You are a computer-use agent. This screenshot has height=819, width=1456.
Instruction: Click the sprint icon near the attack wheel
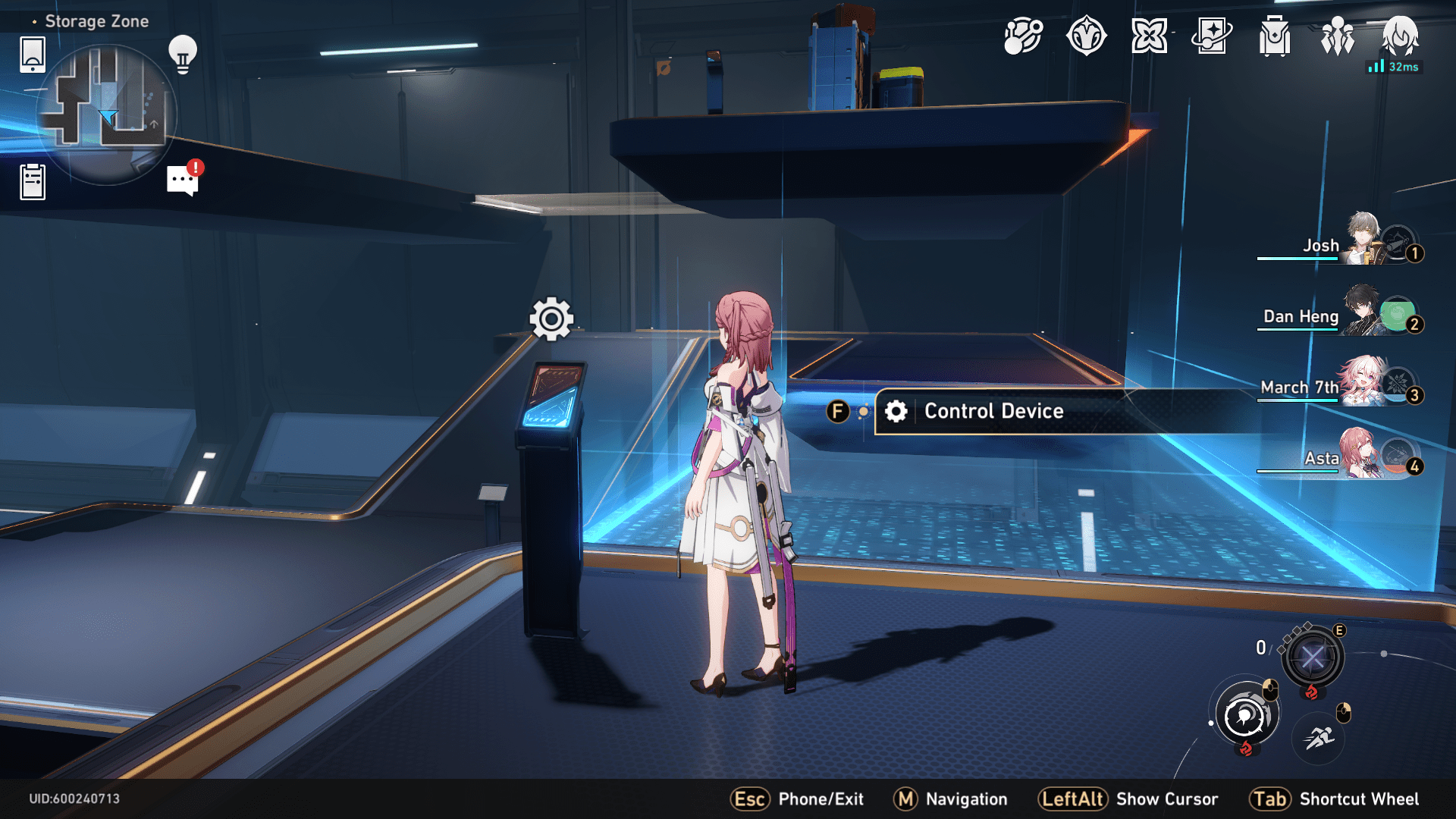1316,736
